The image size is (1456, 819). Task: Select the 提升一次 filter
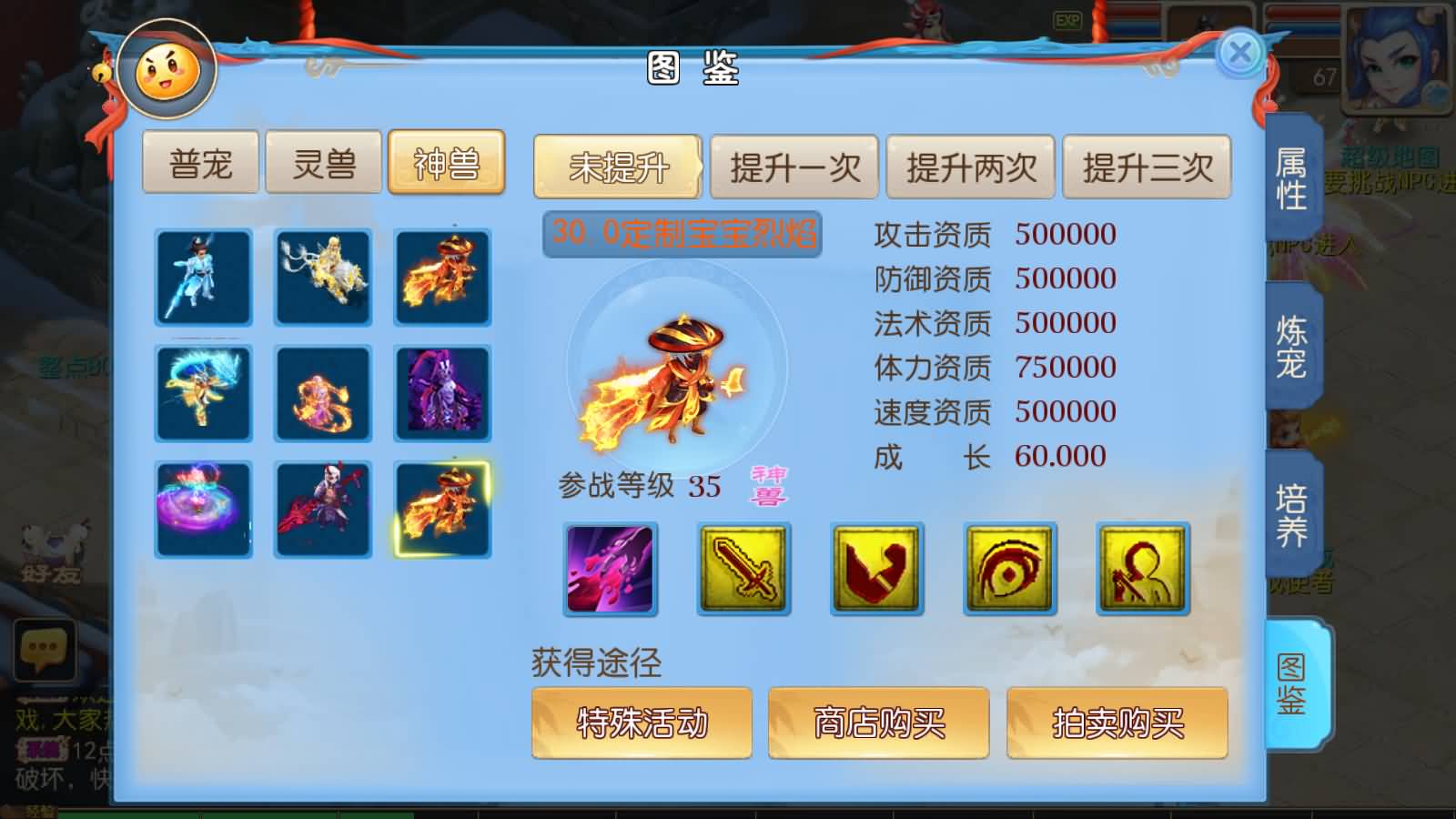(794, 167)
